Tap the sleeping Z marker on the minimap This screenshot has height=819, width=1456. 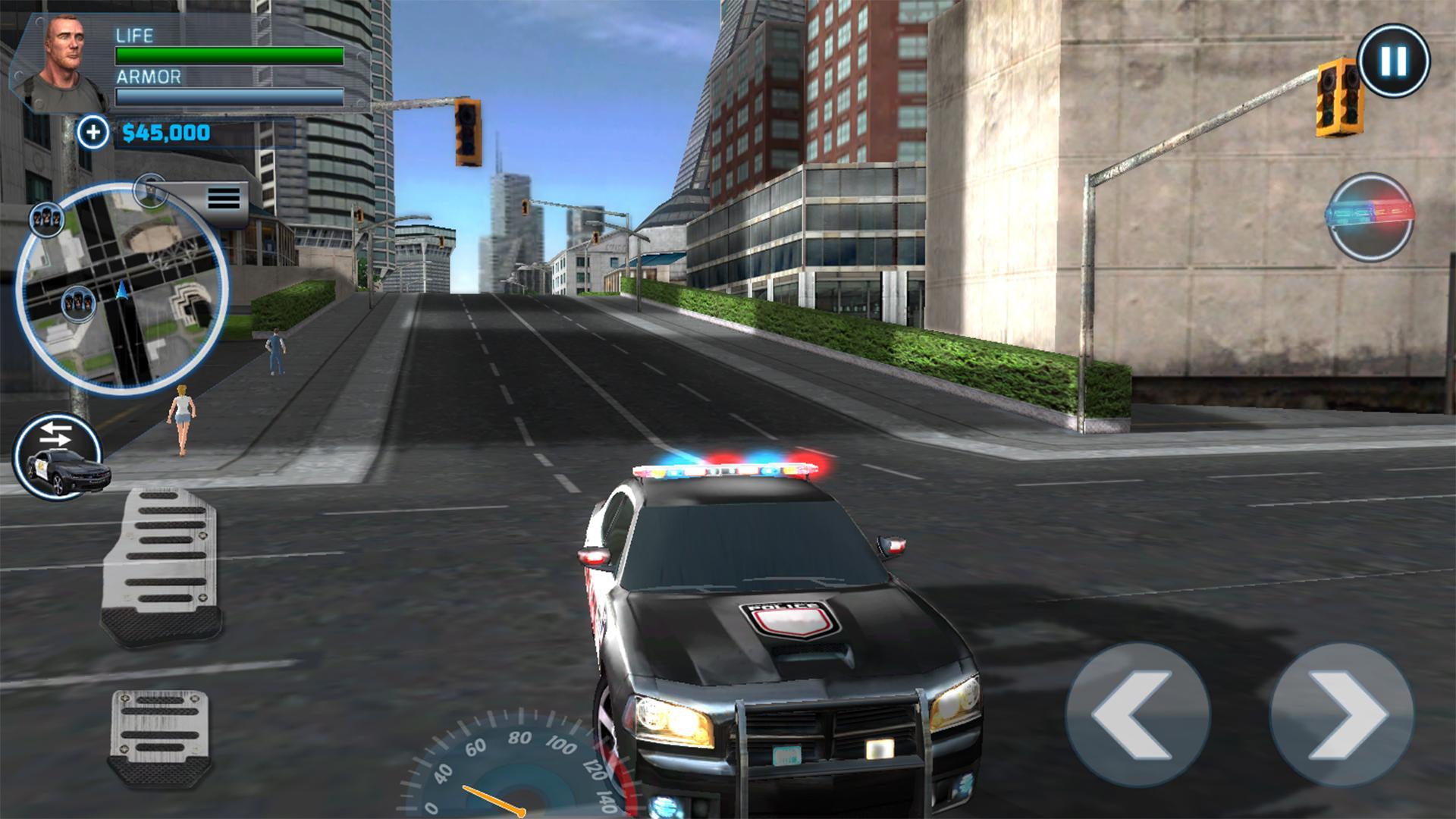click(x=47, y=220)
